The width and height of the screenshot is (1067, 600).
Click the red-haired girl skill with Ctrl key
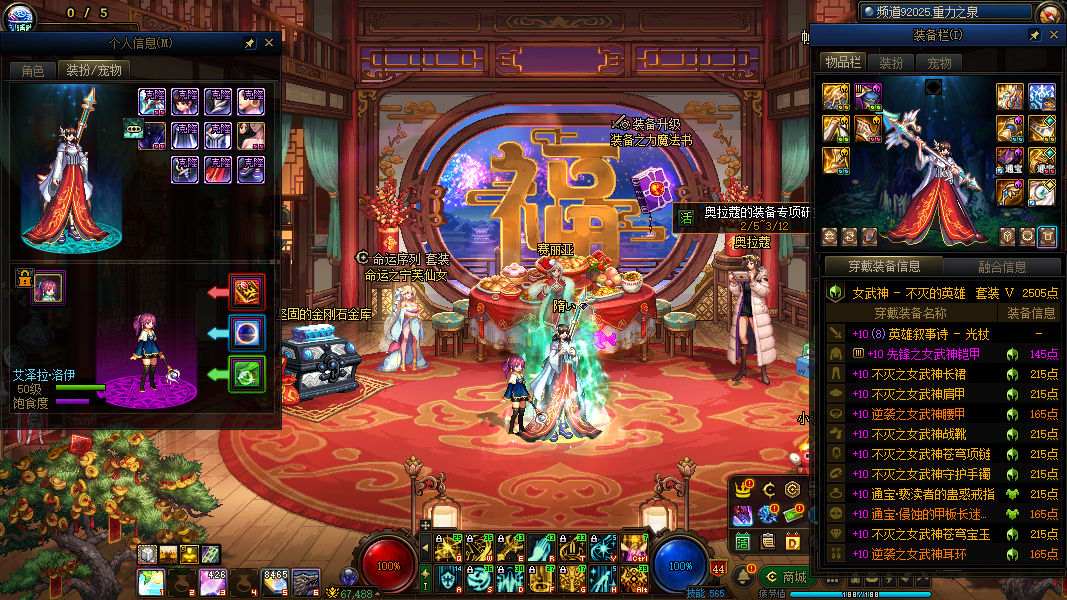(x=633, y=546)
